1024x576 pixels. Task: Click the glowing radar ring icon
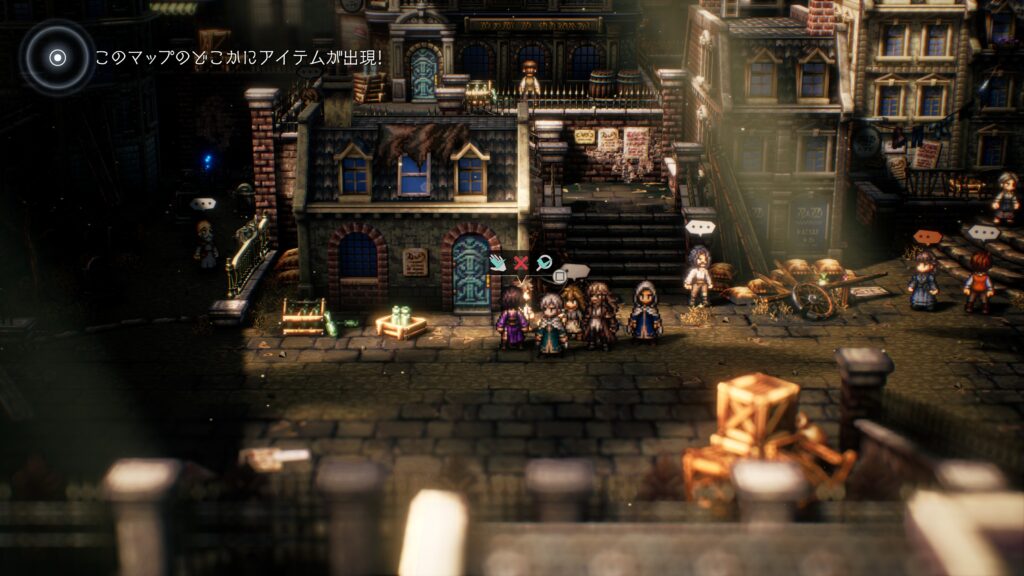[57, 57]
